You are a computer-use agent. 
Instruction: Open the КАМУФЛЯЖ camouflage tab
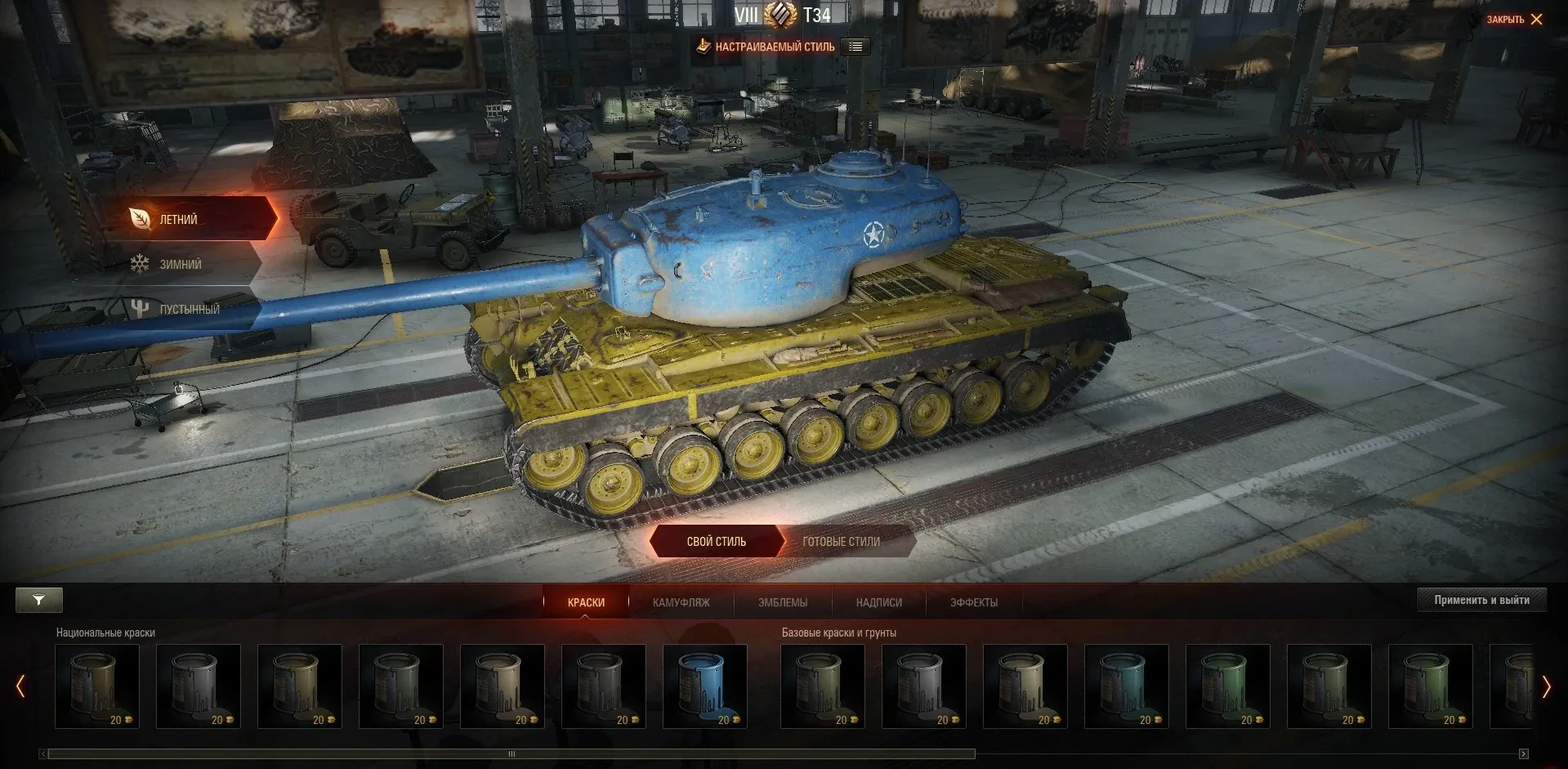[x=681, y=602]
